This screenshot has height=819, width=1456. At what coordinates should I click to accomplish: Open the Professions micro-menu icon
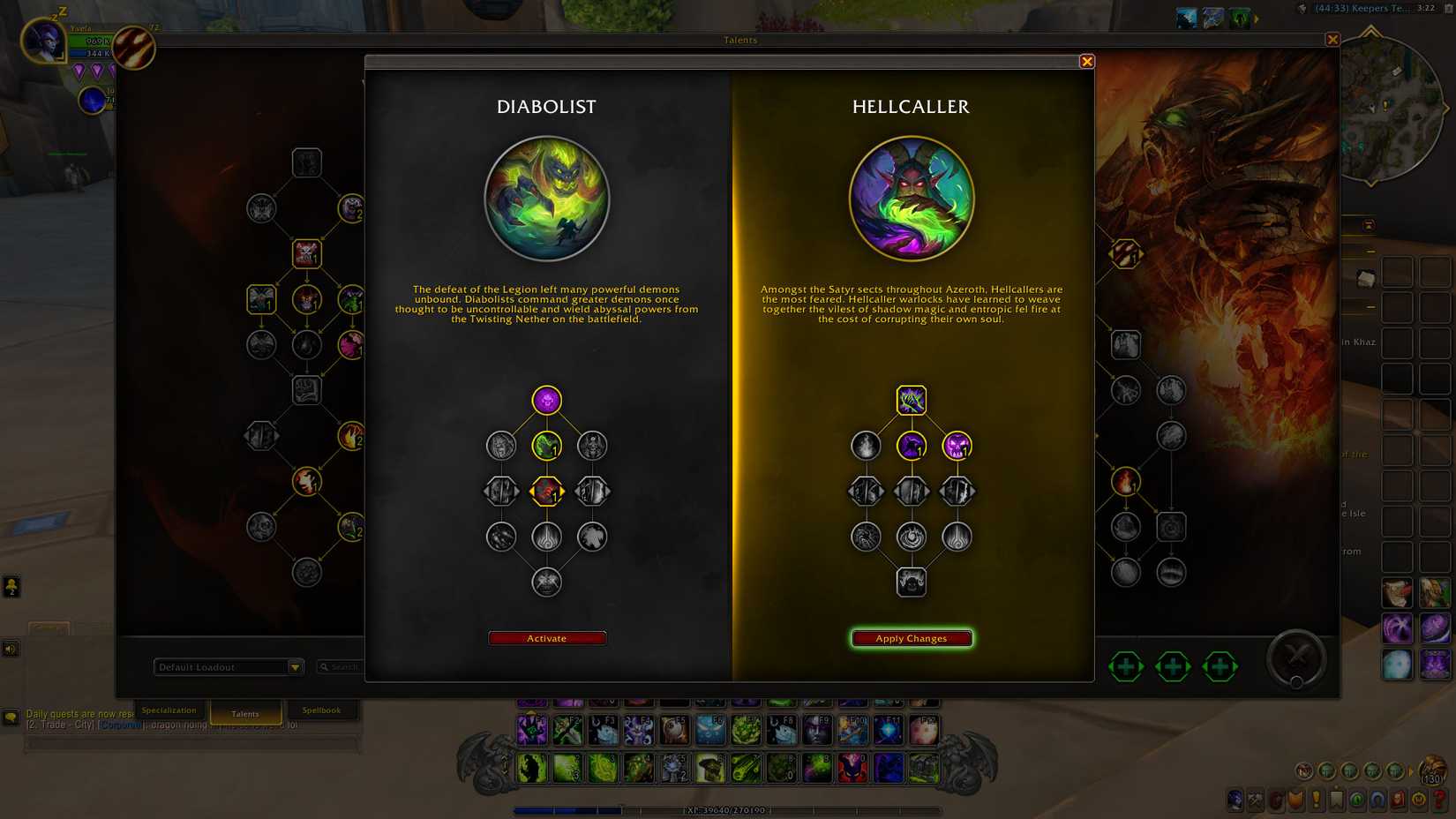[1256, 800]
